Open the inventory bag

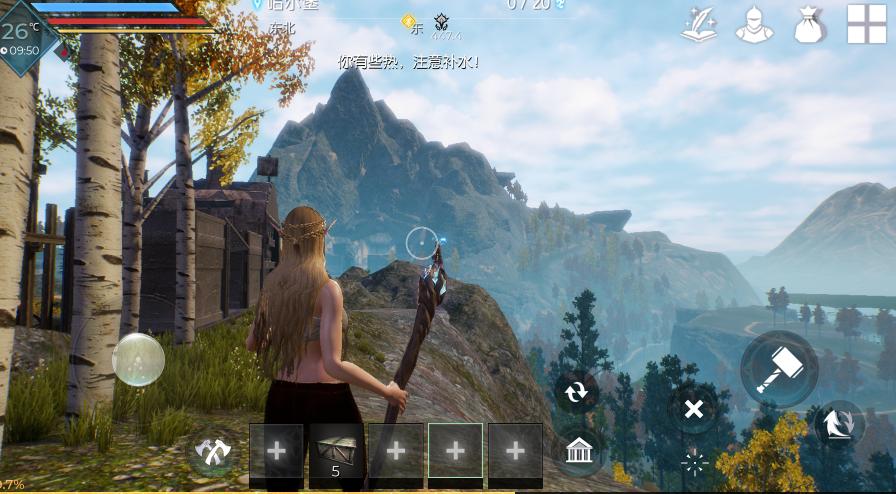[x=809, y=25]
